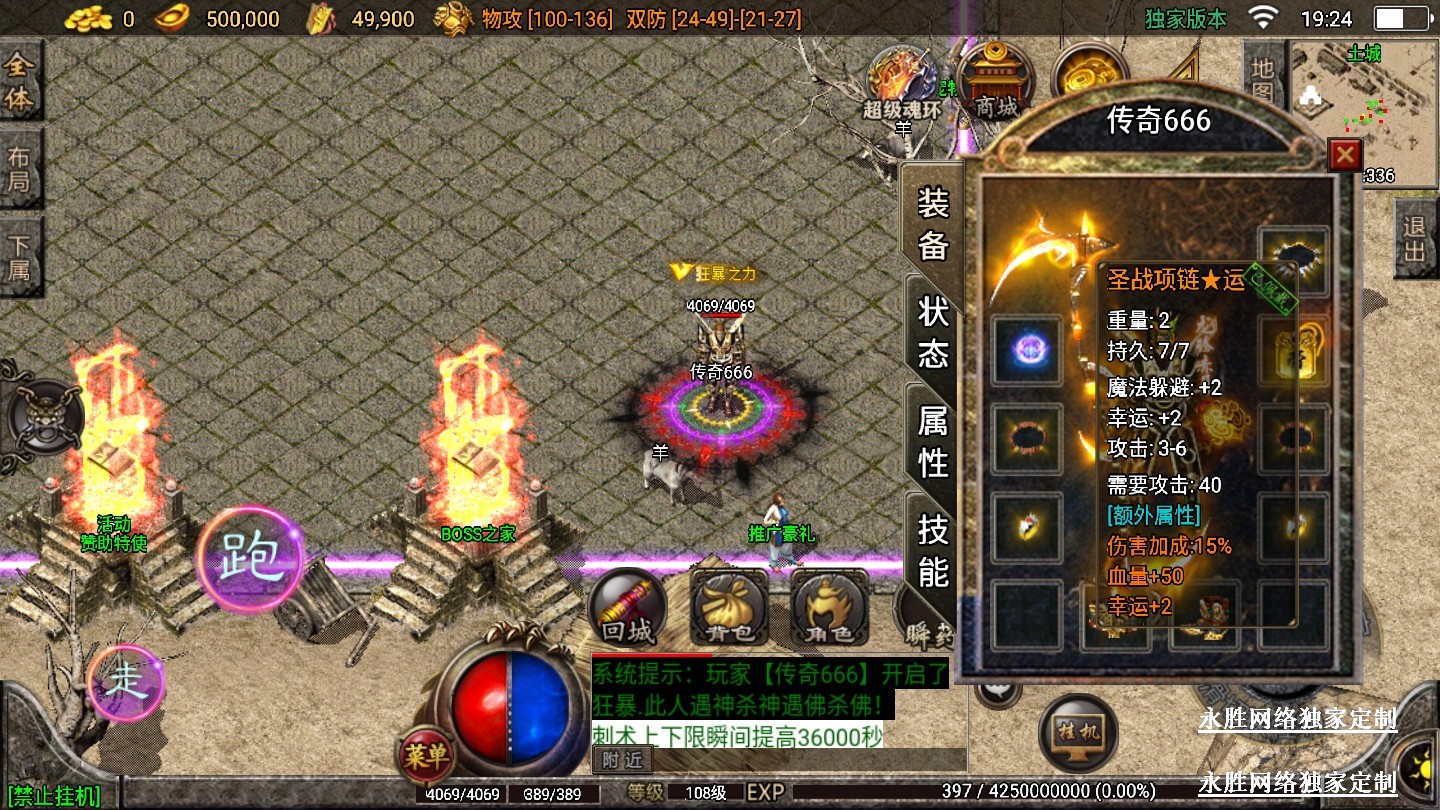The height and width of the screenshot is (810, 1440).
Task: Toggle the 走 walk button
Action: [x=126, y=682]
